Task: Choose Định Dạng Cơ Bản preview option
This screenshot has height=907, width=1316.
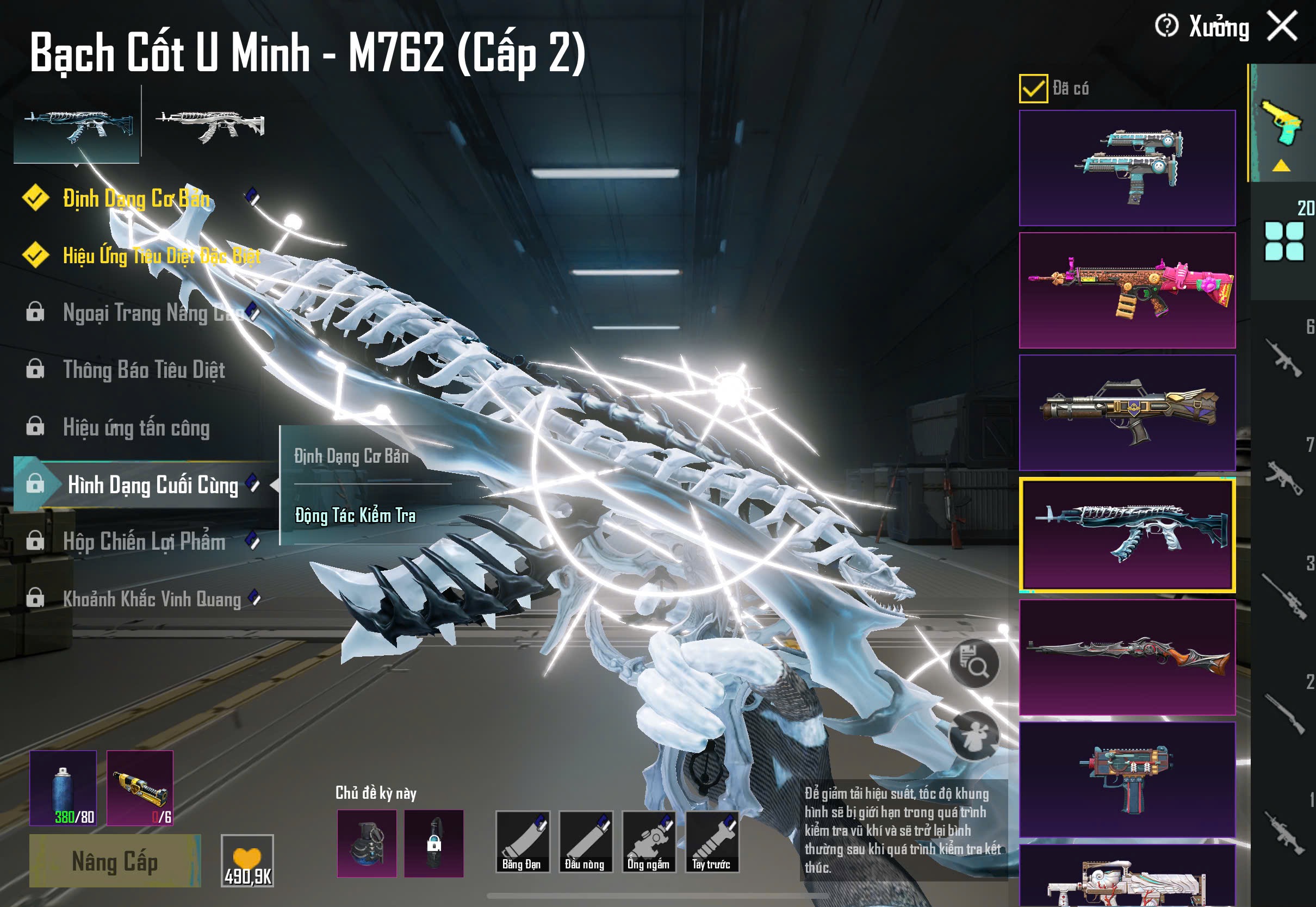Action: click(x=351, y=456)
